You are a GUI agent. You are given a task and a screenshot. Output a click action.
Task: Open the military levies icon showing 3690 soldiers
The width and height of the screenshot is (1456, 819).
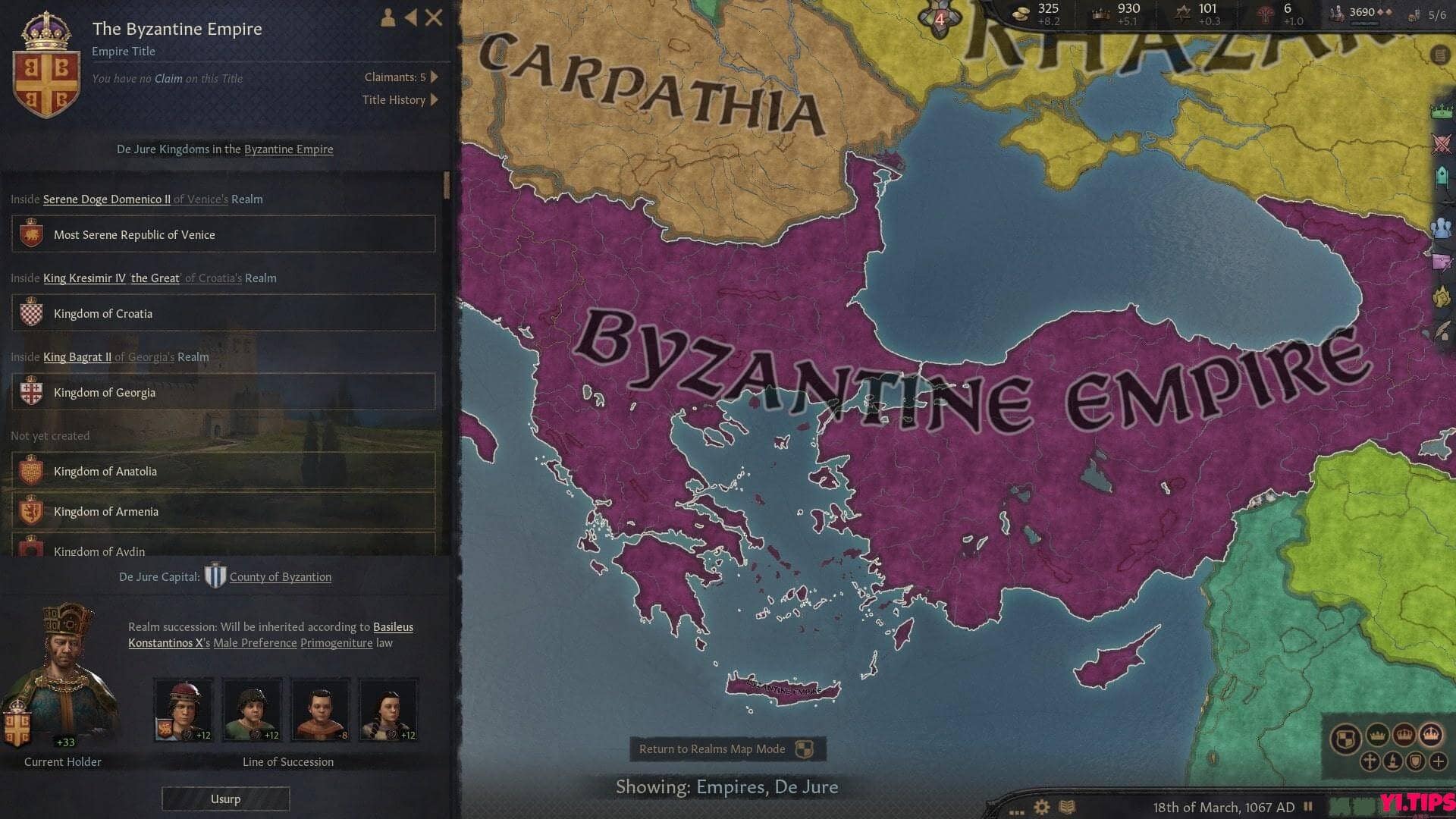point(1337,14)
